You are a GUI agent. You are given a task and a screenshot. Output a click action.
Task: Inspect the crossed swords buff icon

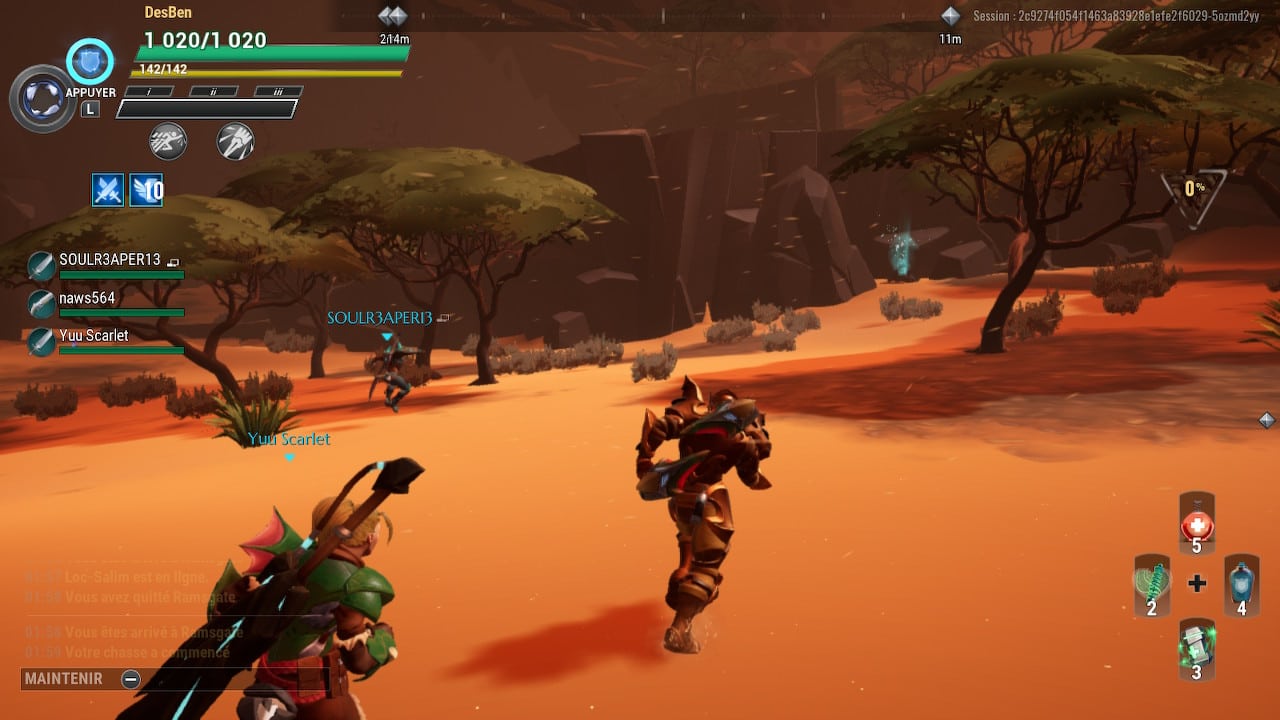tap(108, 189)
